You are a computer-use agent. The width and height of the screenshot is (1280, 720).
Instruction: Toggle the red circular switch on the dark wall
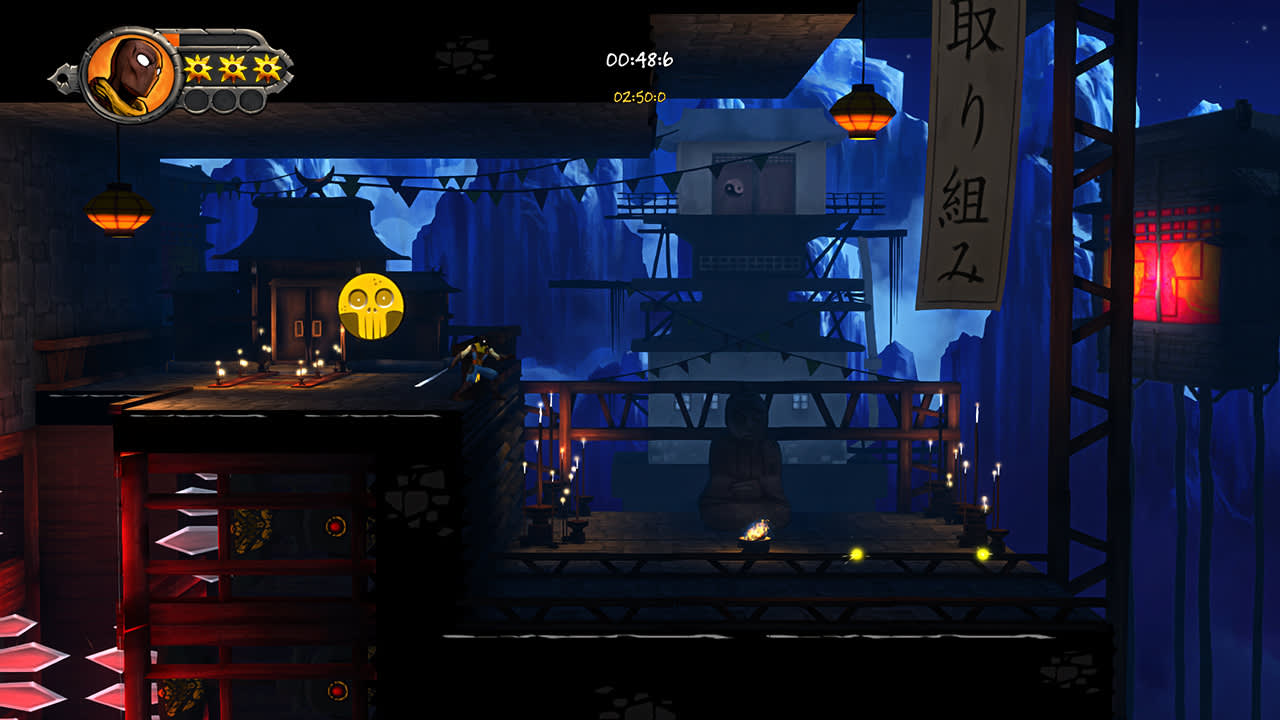pyautogui.click(x=335, y=526)
